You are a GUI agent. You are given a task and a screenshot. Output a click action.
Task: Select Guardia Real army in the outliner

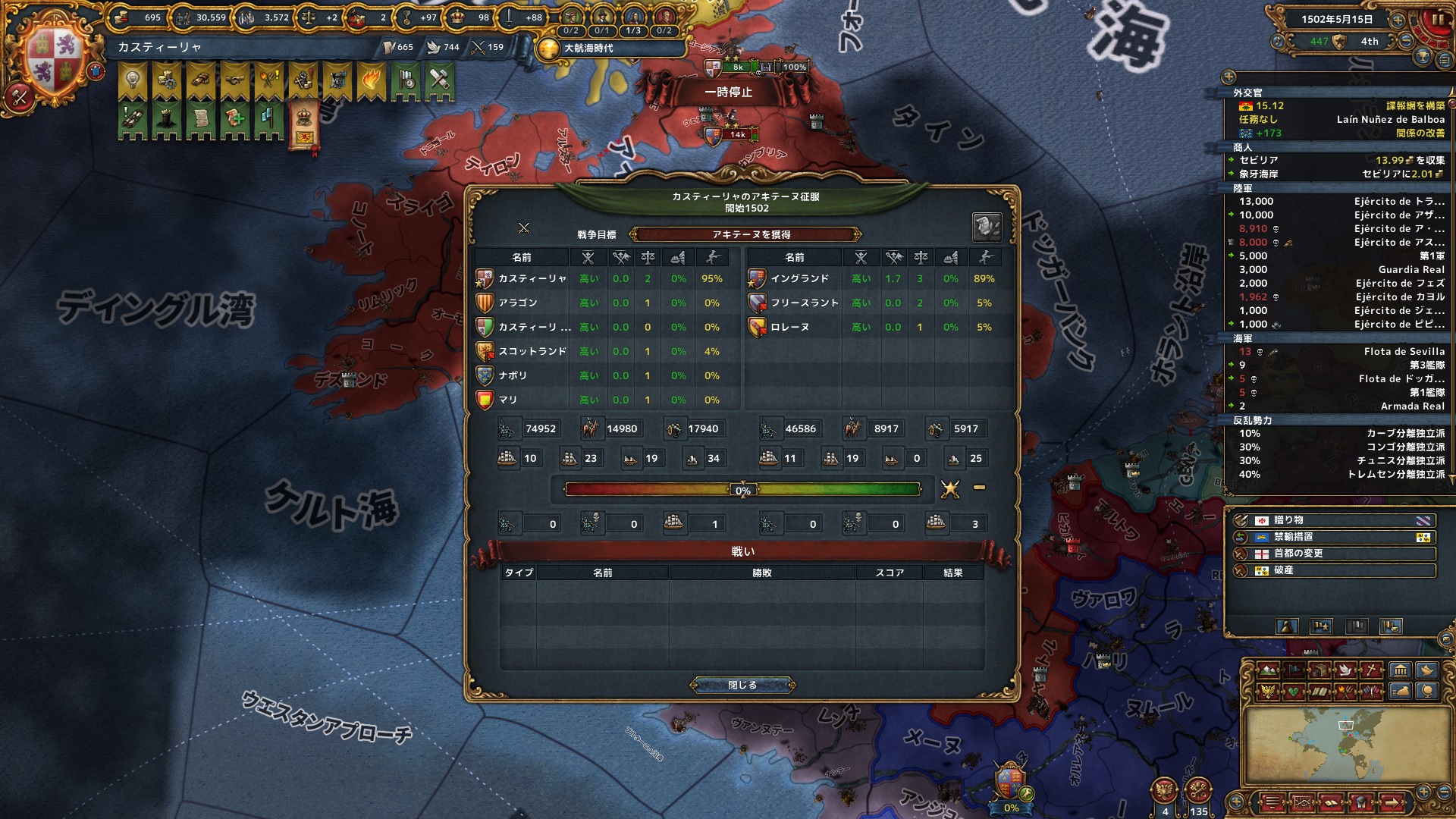(x=1410, y=269)
